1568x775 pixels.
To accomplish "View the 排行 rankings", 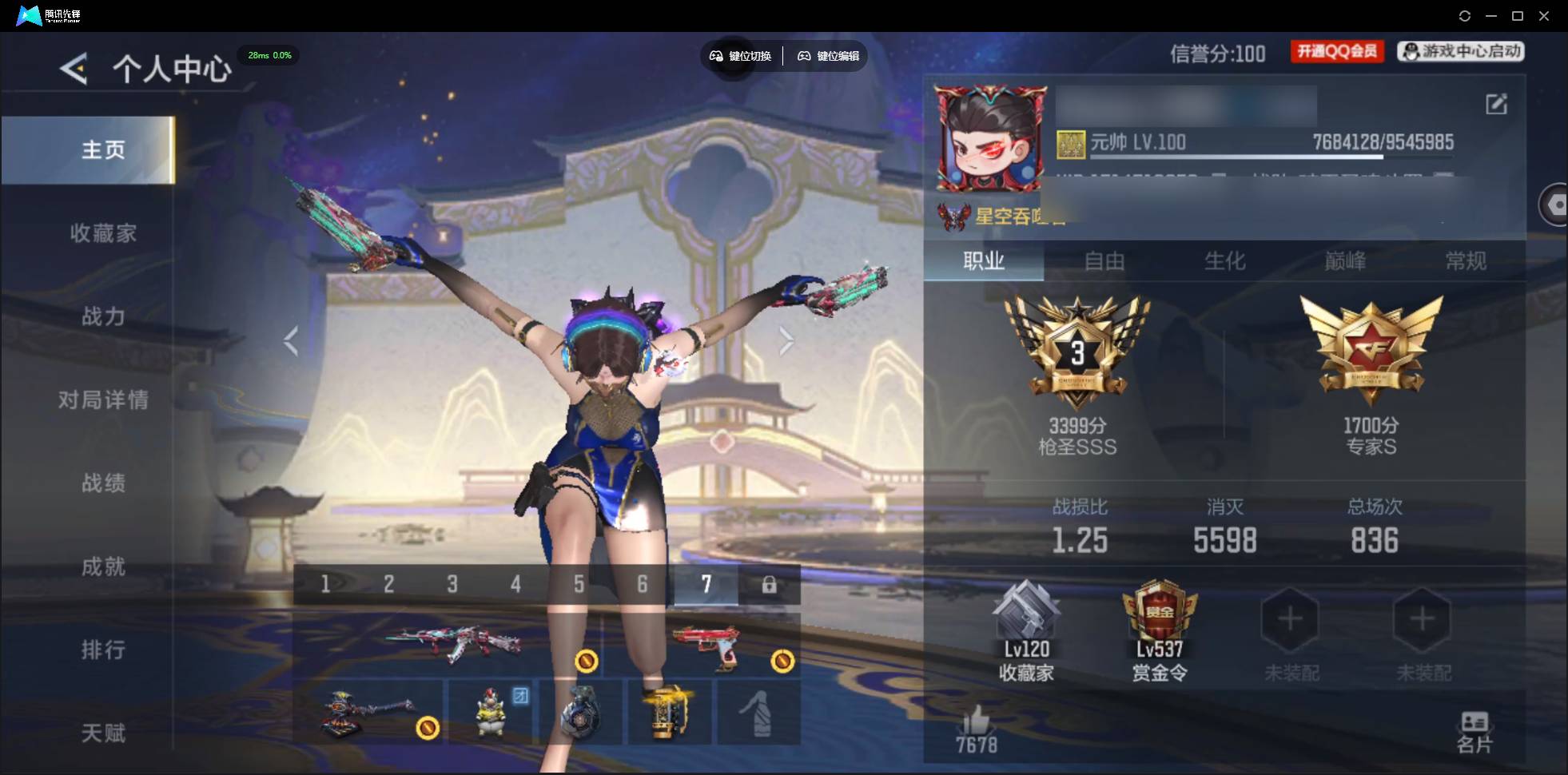I will point(103,650).
